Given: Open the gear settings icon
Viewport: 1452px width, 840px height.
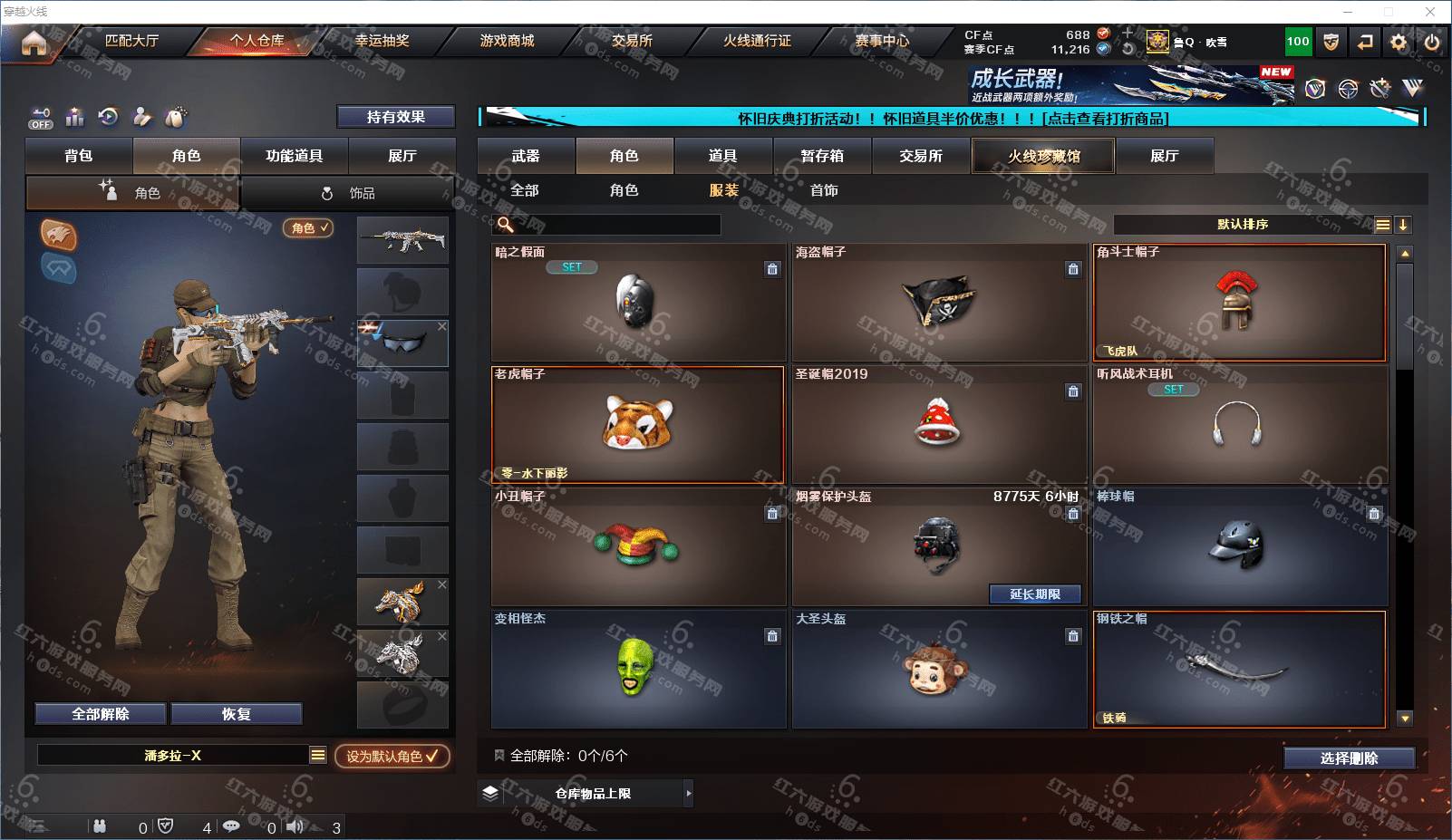Looking at the screenshot, I should [x=1399, y=42].
